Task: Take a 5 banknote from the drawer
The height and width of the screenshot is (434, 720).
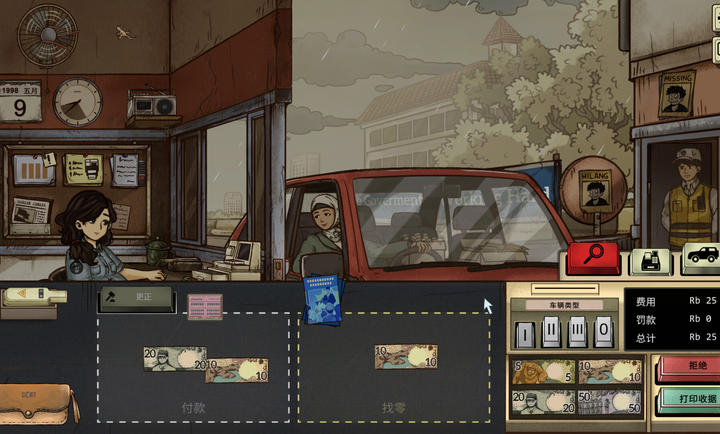Action: pos(541,372)
